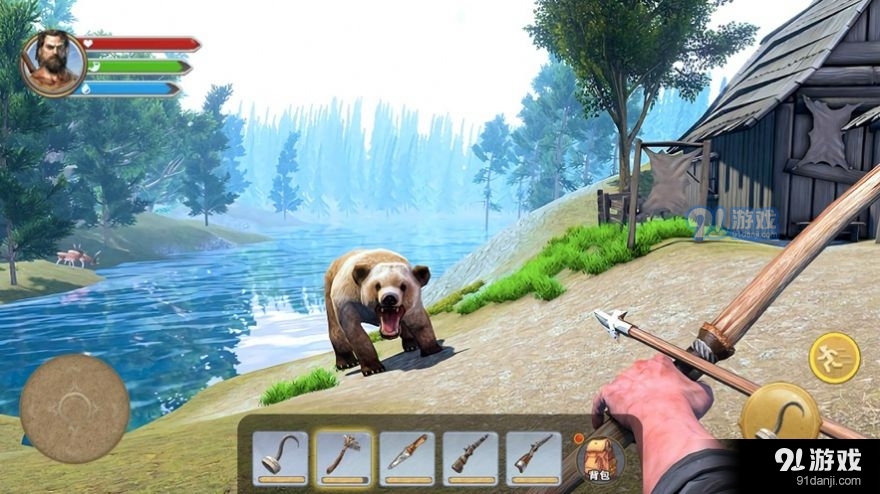Activate the yellow hook action button
Screen dimensions: 880x494
pos(778,410)
